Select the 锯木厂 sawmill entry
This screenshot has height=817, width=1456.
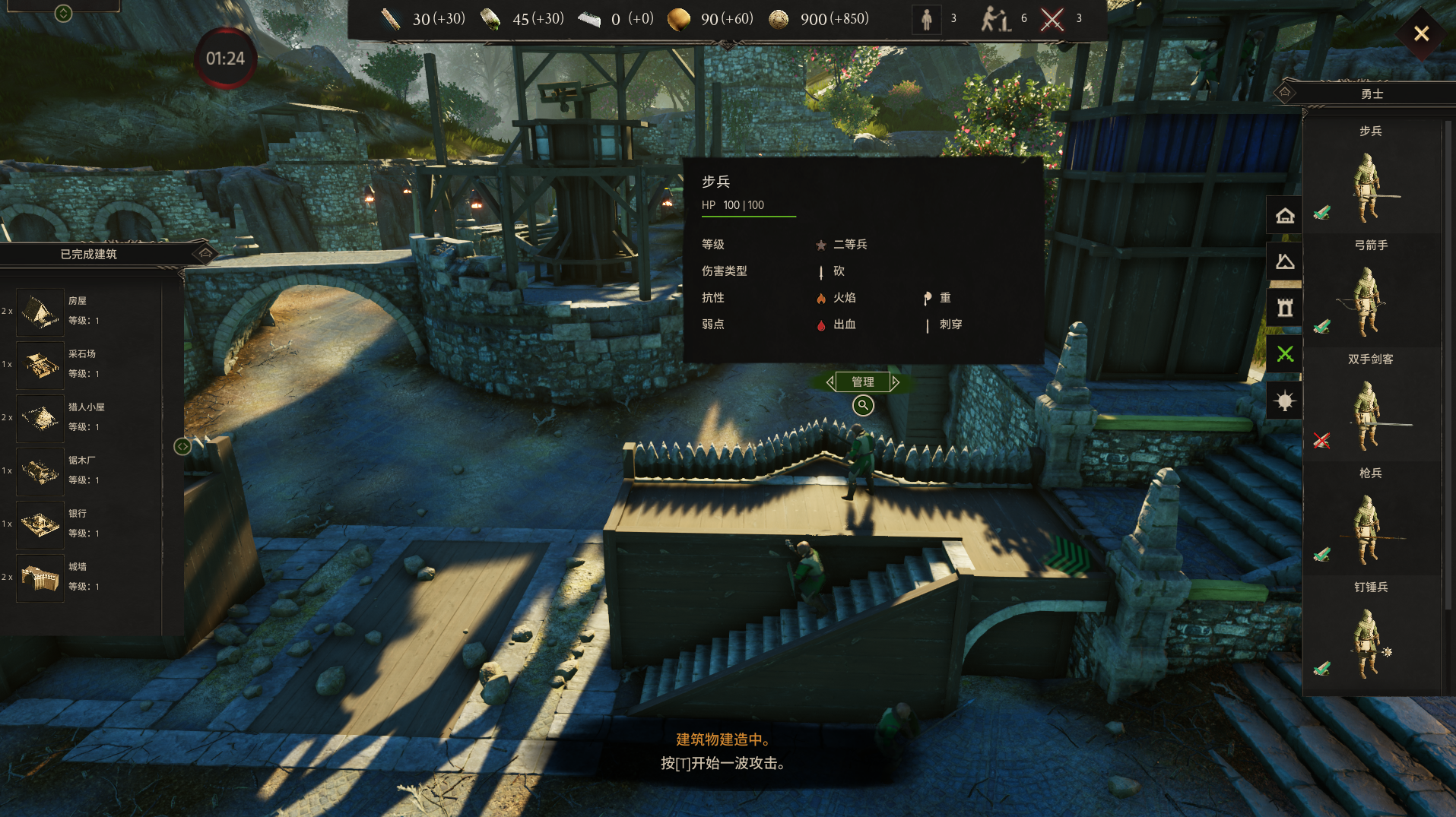[x=41, y=470]
